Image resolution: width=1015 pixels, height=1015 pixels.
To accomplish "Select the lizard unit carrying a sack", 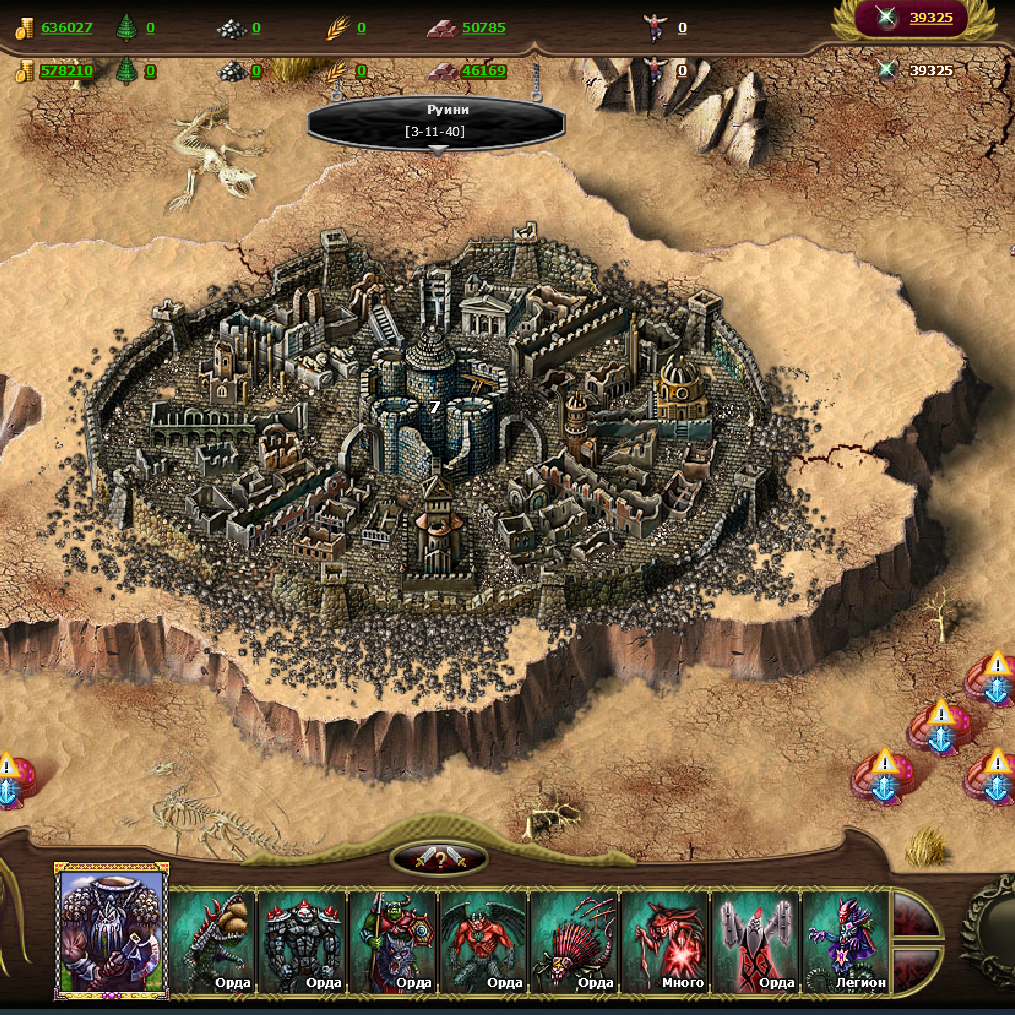I will point(213,942).
